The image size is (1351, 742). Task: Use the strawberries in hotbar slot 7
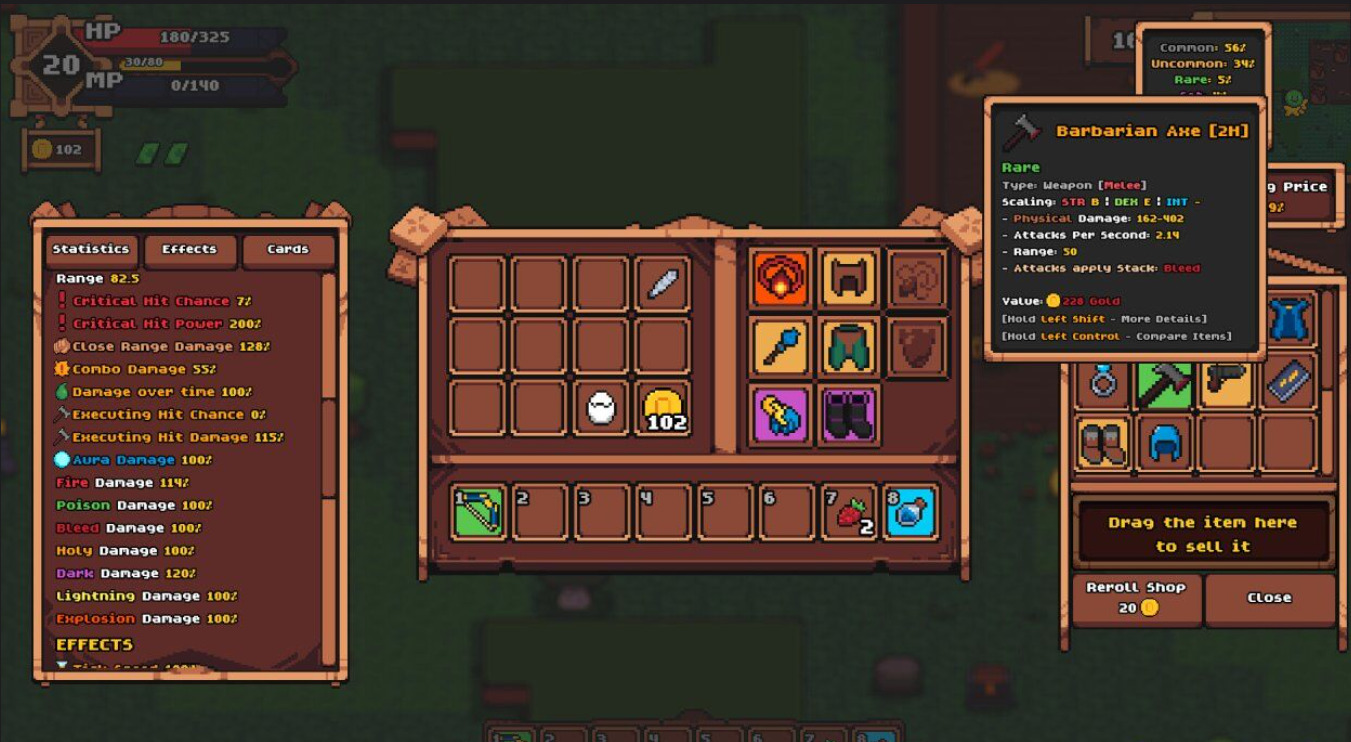(x=850, y=512)
